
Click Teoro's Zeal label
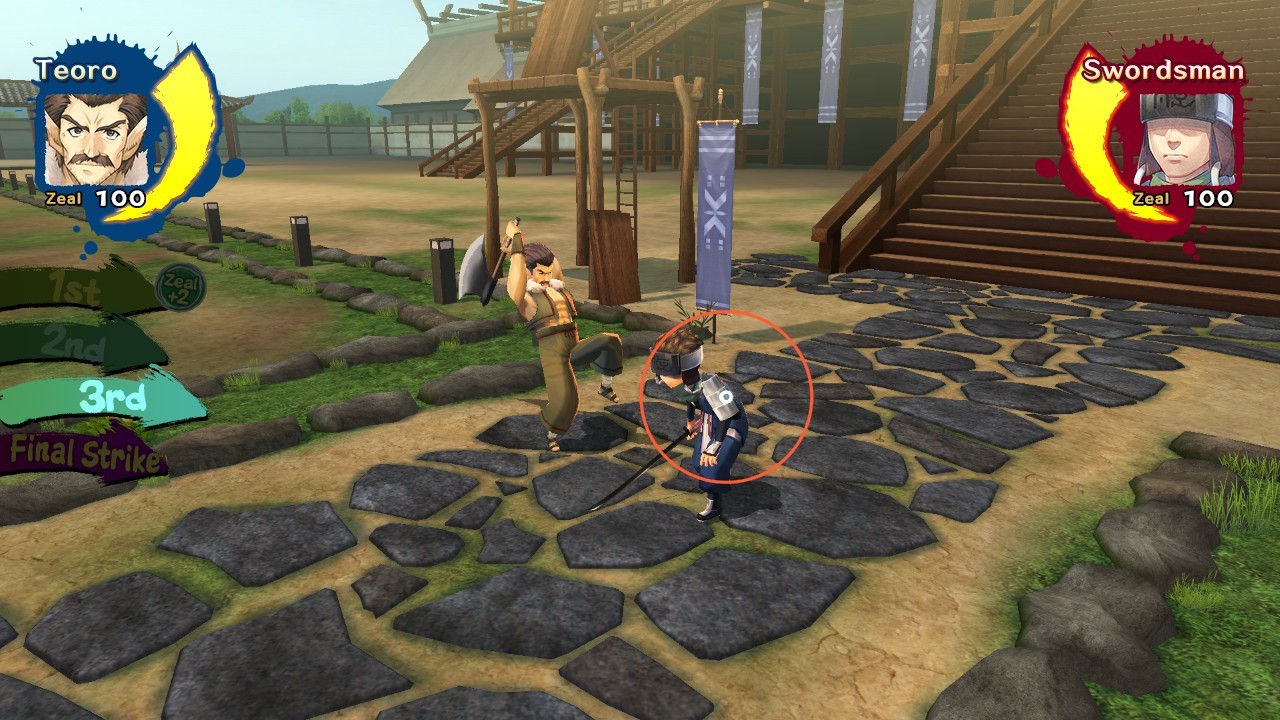[x=62, y=197]
